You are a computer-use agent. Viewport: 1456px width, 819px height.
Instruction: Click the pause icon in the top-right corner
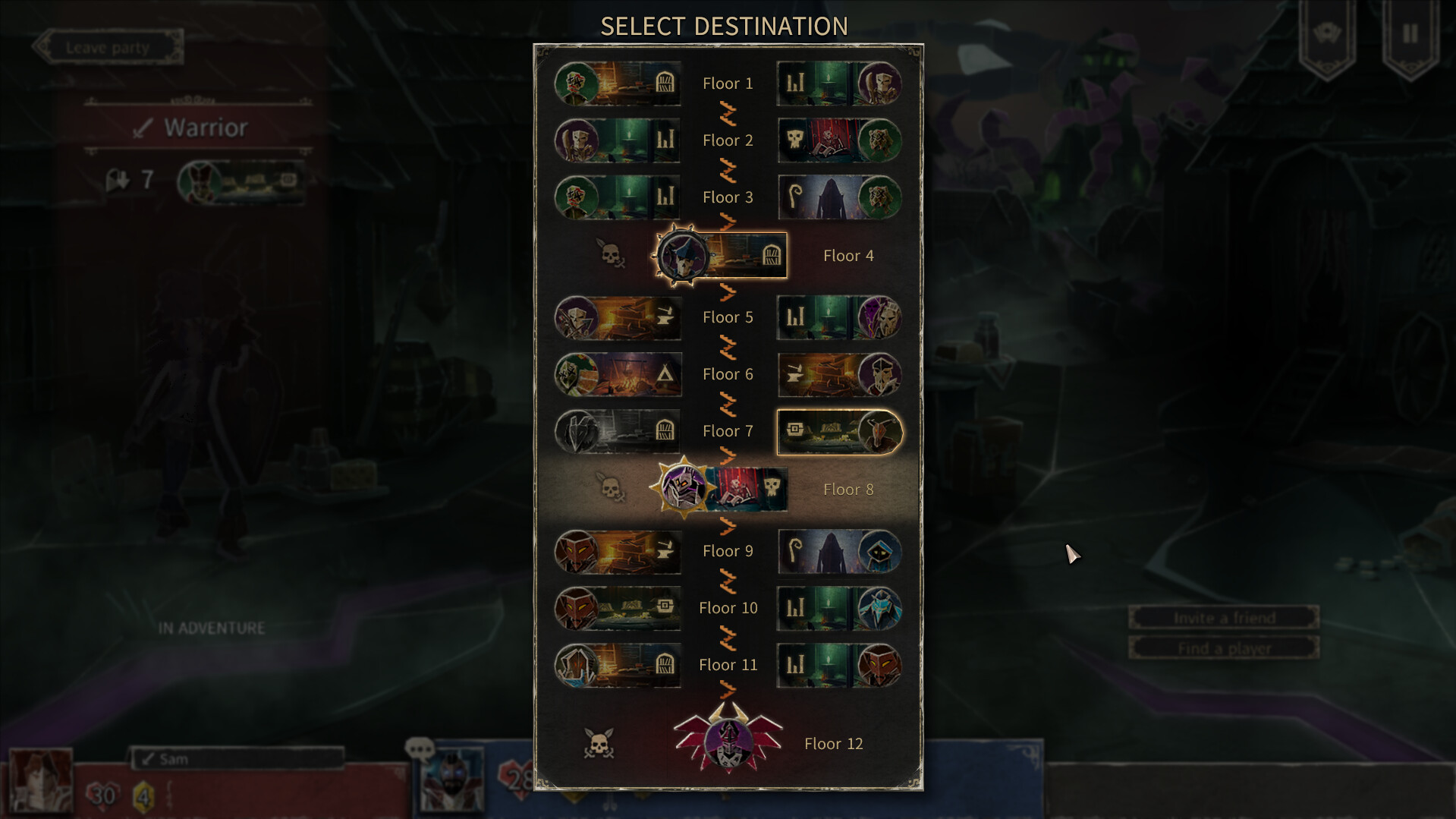[1409, 33]
